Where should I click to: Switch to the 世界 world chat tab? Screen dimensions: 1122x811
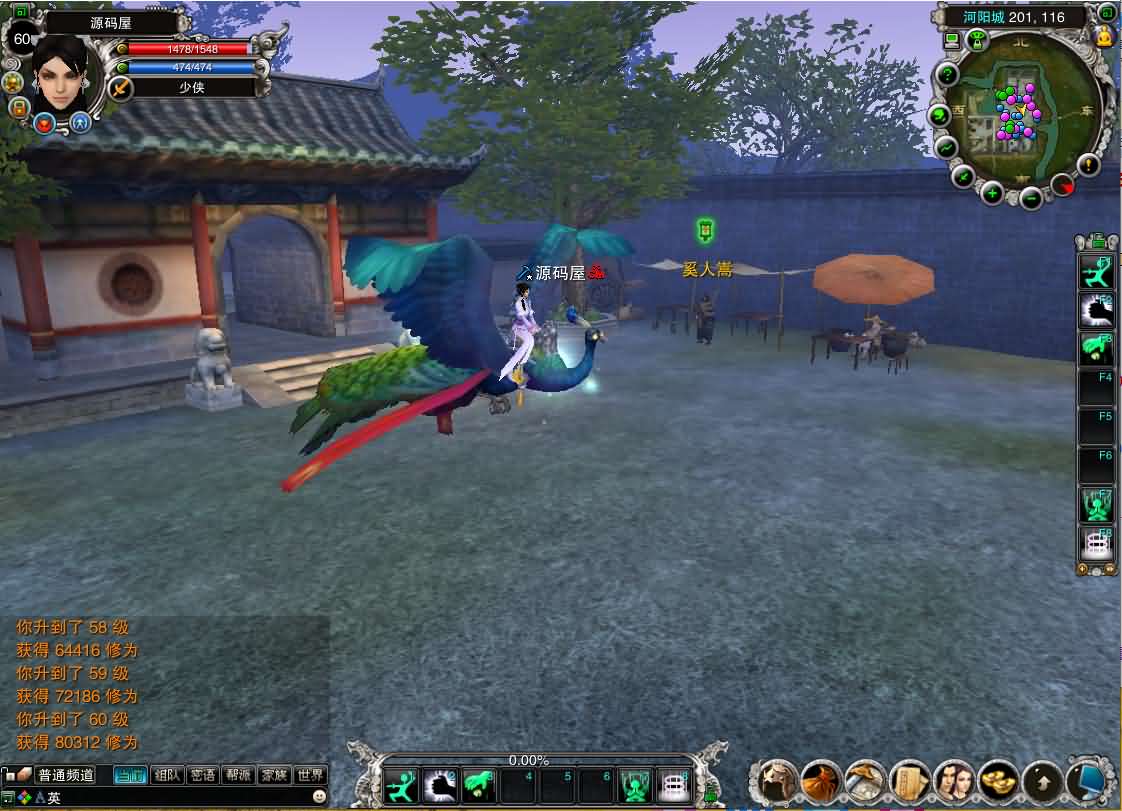click(310, 775)
